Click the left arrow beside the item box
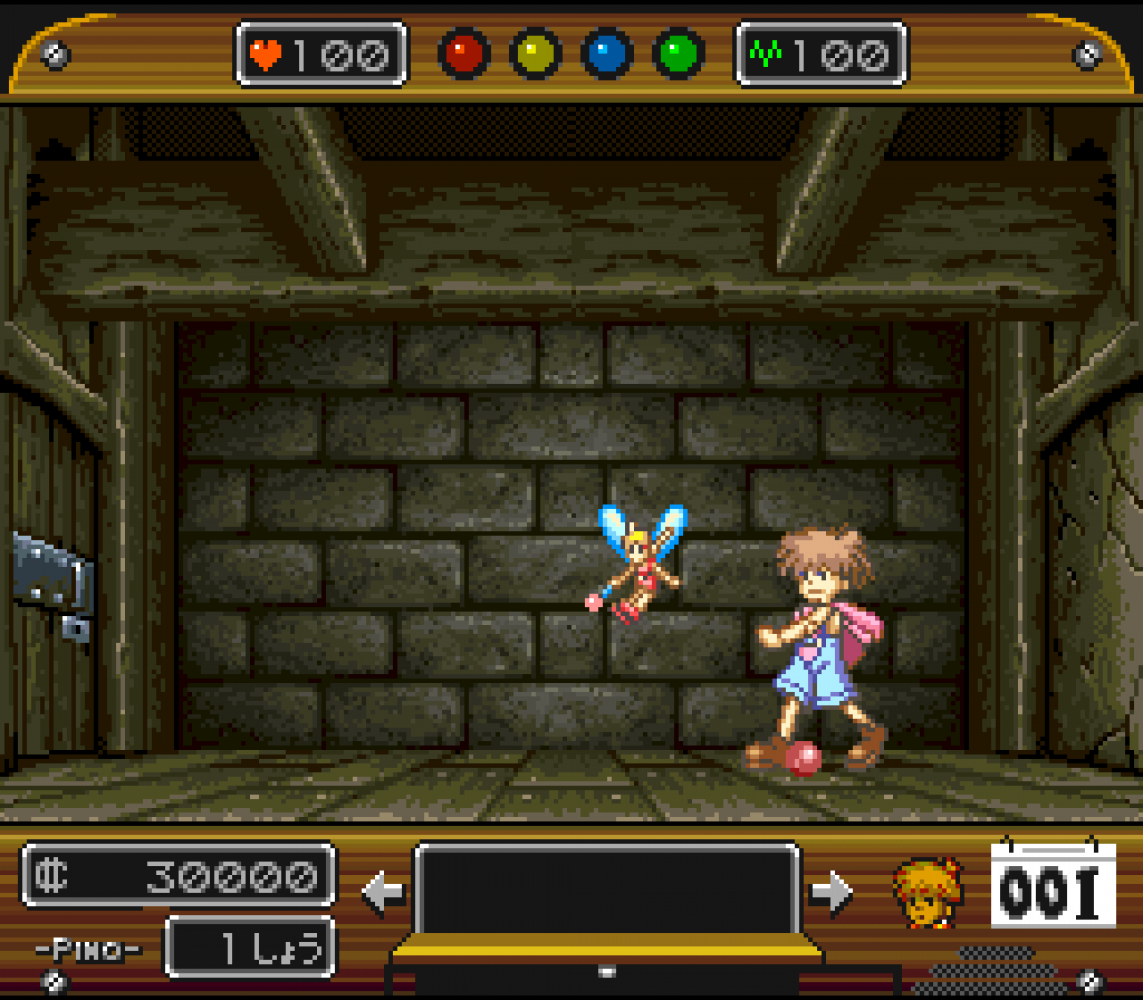Screen dimensions: 1143x1000 click(383, 892)
